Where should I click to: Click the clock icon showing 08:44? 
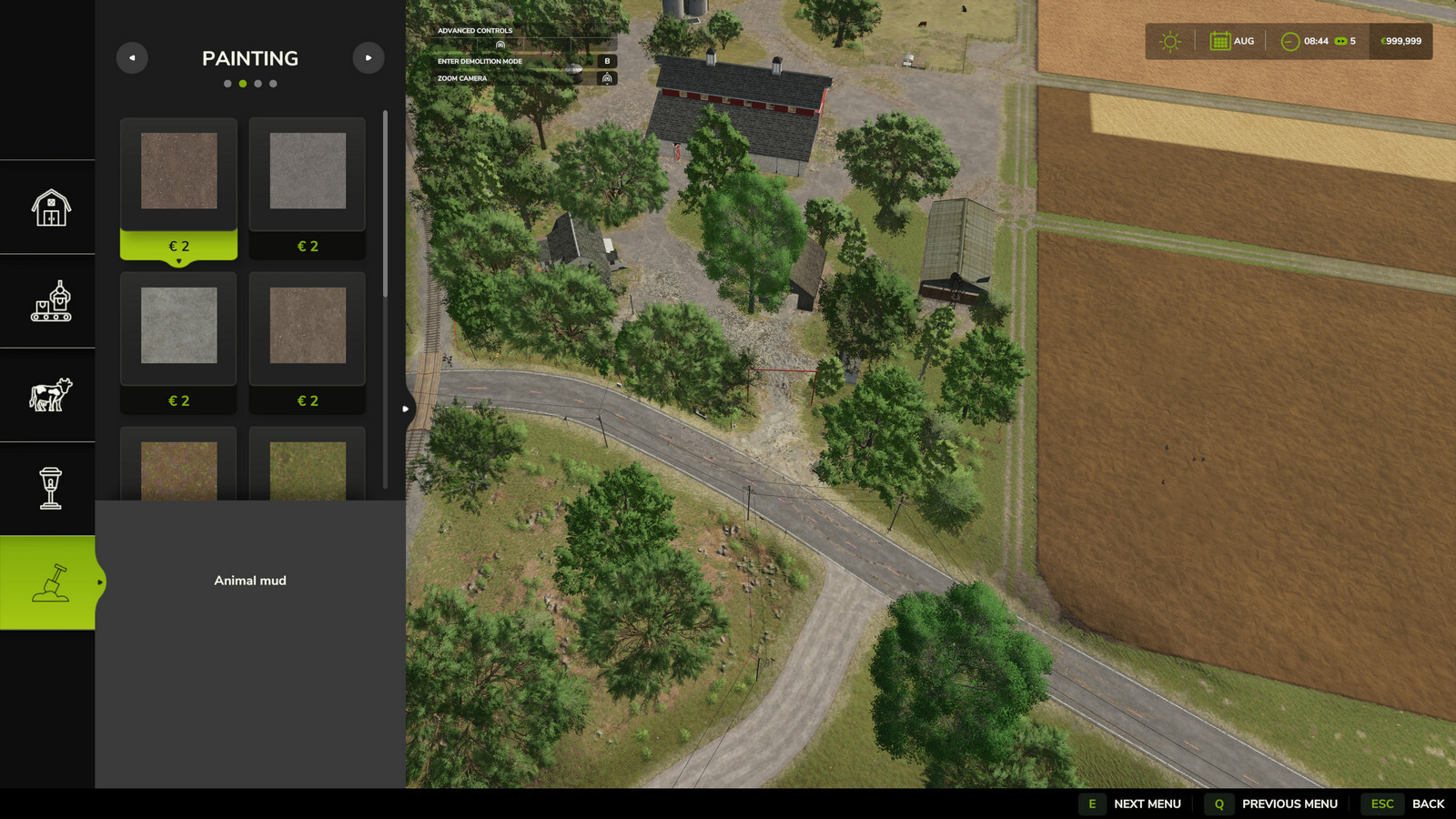click(1289, 41)
